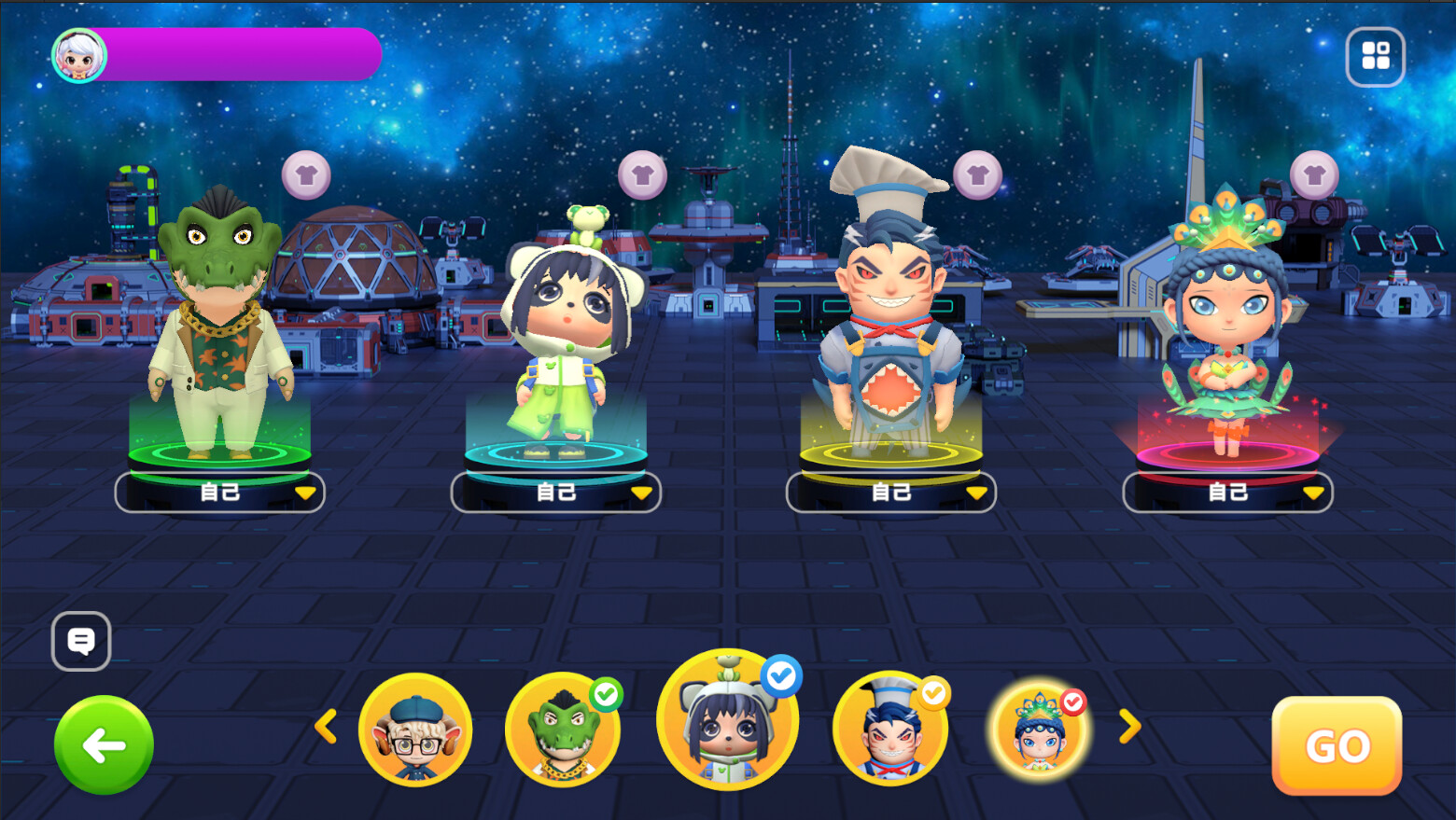Toggle the green checkmark on the crocodile thumbnail
The image size is (1456, 820).
pos(607,693)
